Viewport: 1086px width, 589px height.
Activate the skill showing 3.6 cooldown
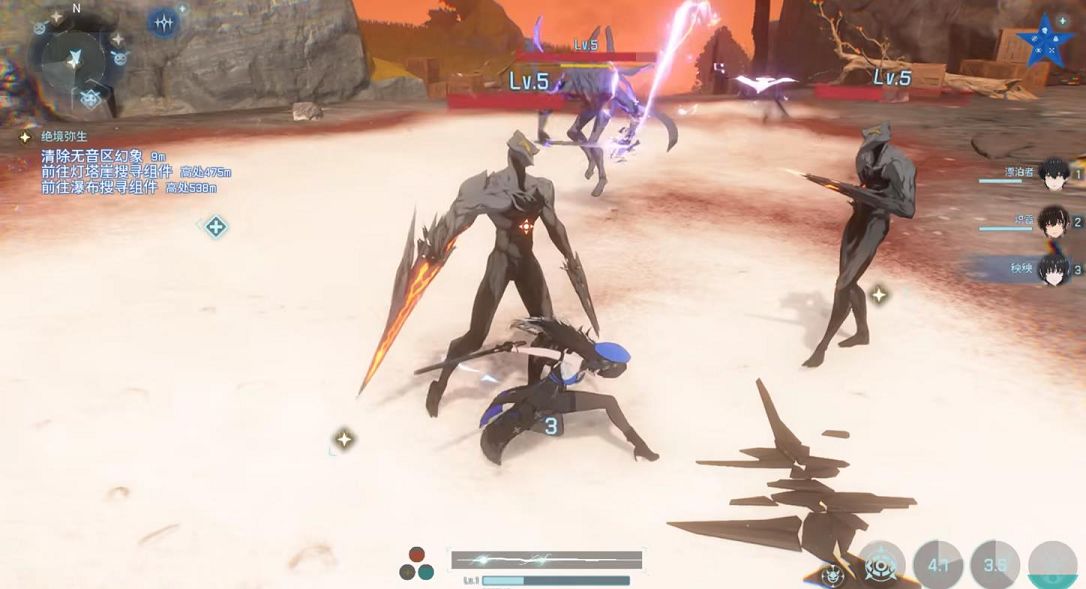(x=995, y=565)
